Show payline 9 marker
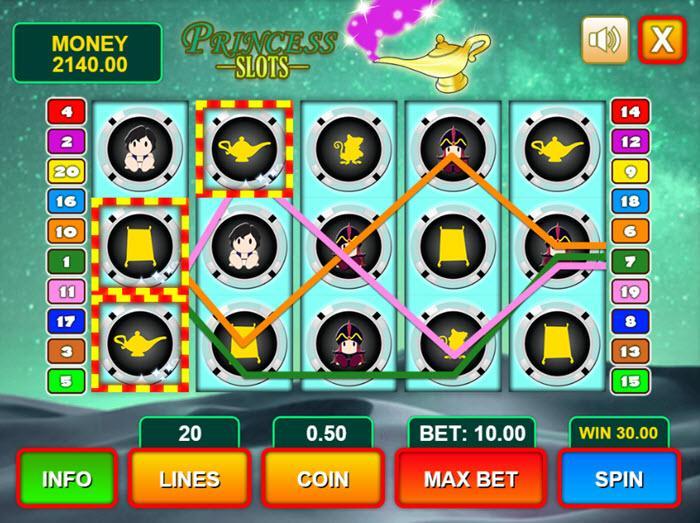The image size is (700, 523). 630,171
